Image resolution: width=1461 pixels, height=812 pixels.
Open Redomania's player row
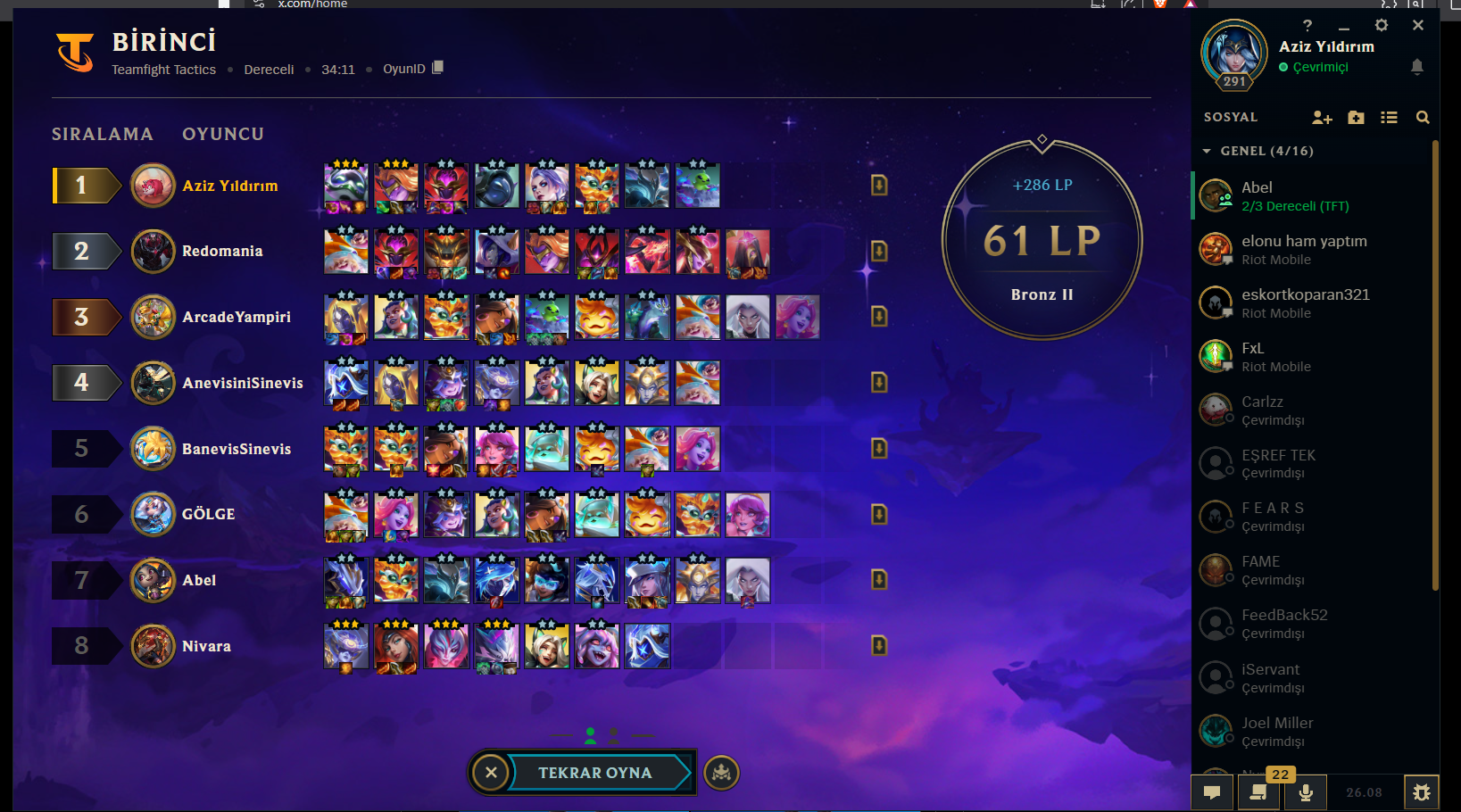pos(222,252)
